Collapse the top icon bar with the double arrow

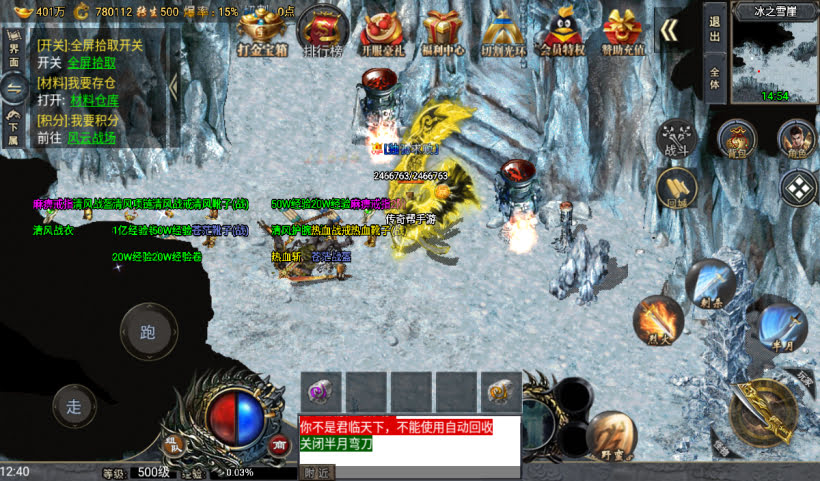[669, 31]
